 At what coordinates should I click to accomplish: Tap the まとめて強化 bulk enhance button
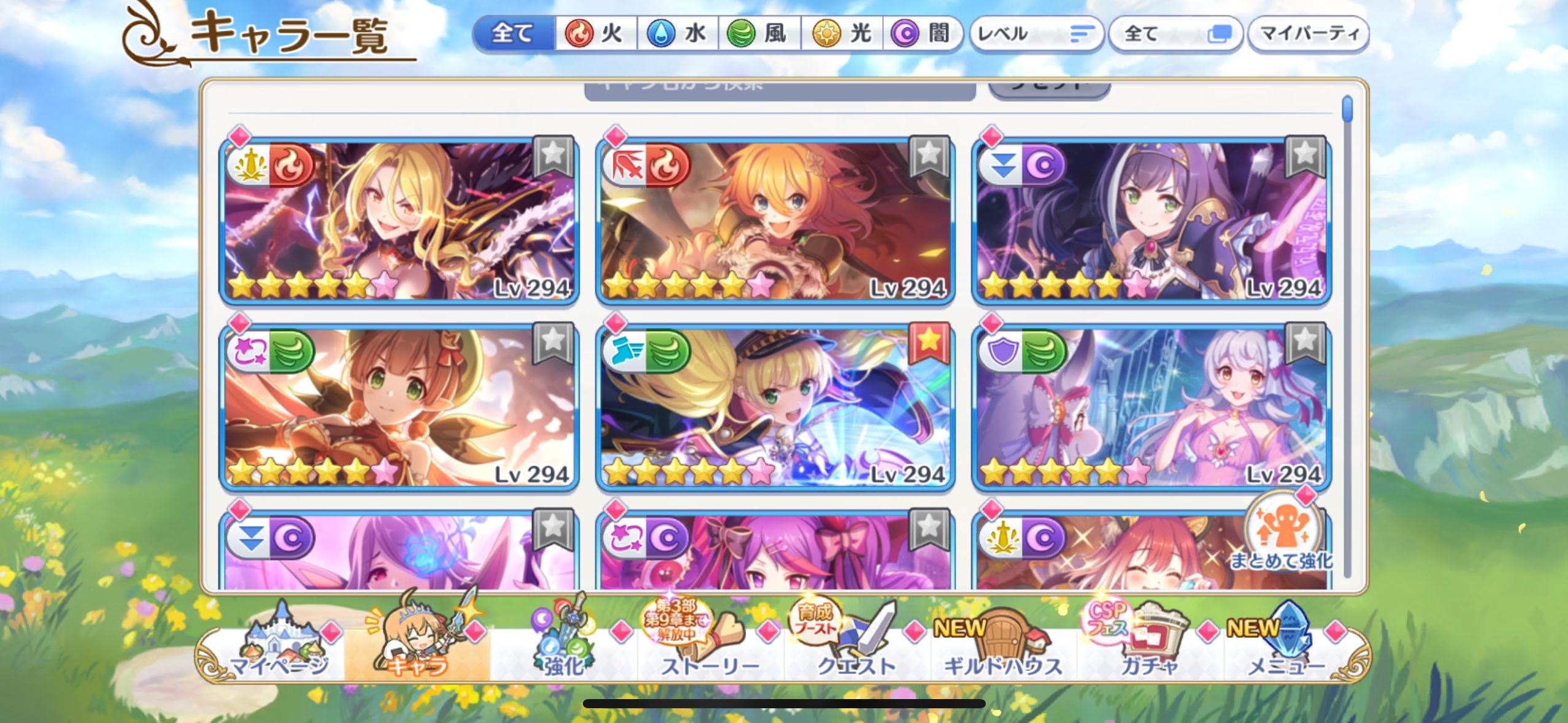[1282, 537]
